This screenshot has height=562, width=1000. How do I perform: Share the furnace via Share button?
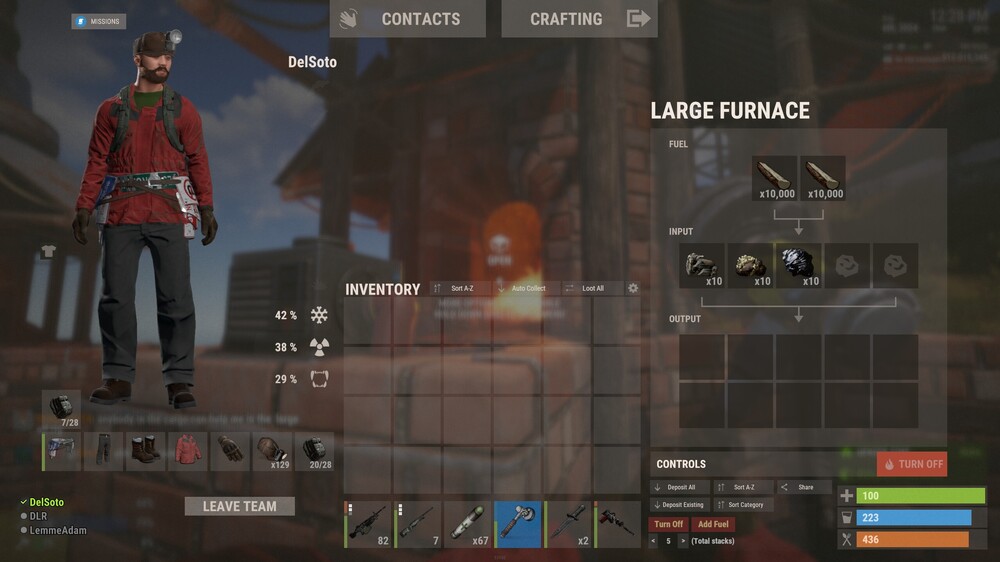click(804, 487)
